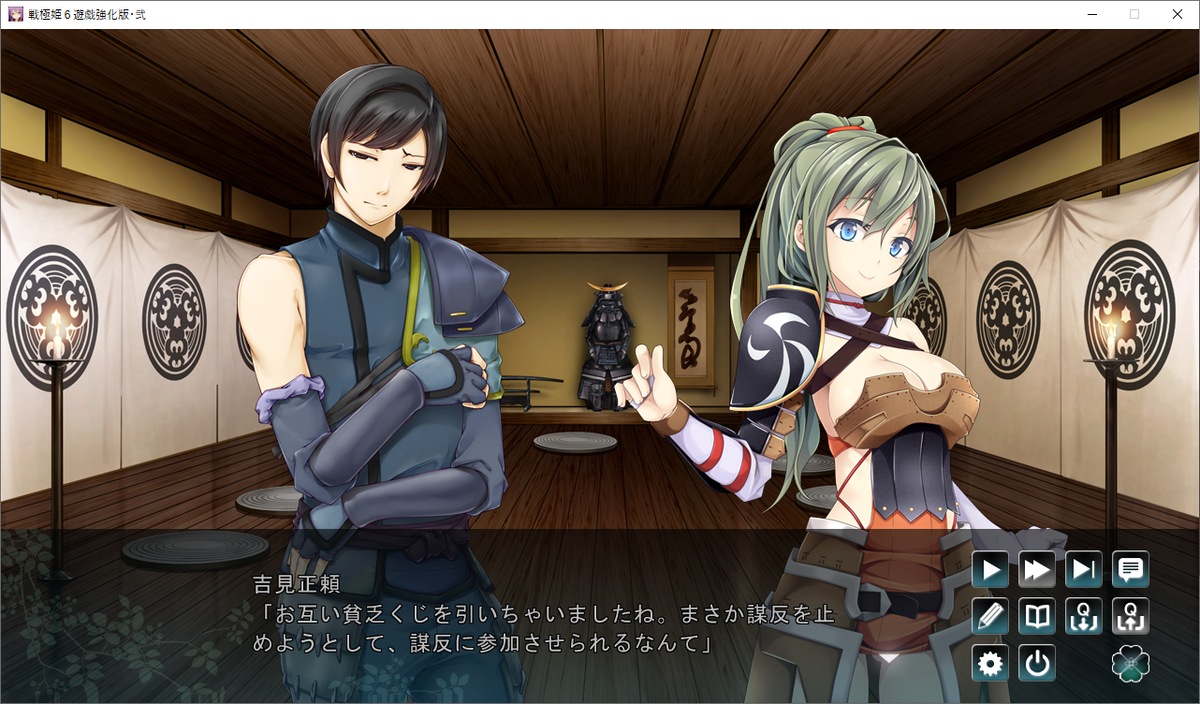
Task: Open settings with the gear icon
Action: [x=990, y=663]
